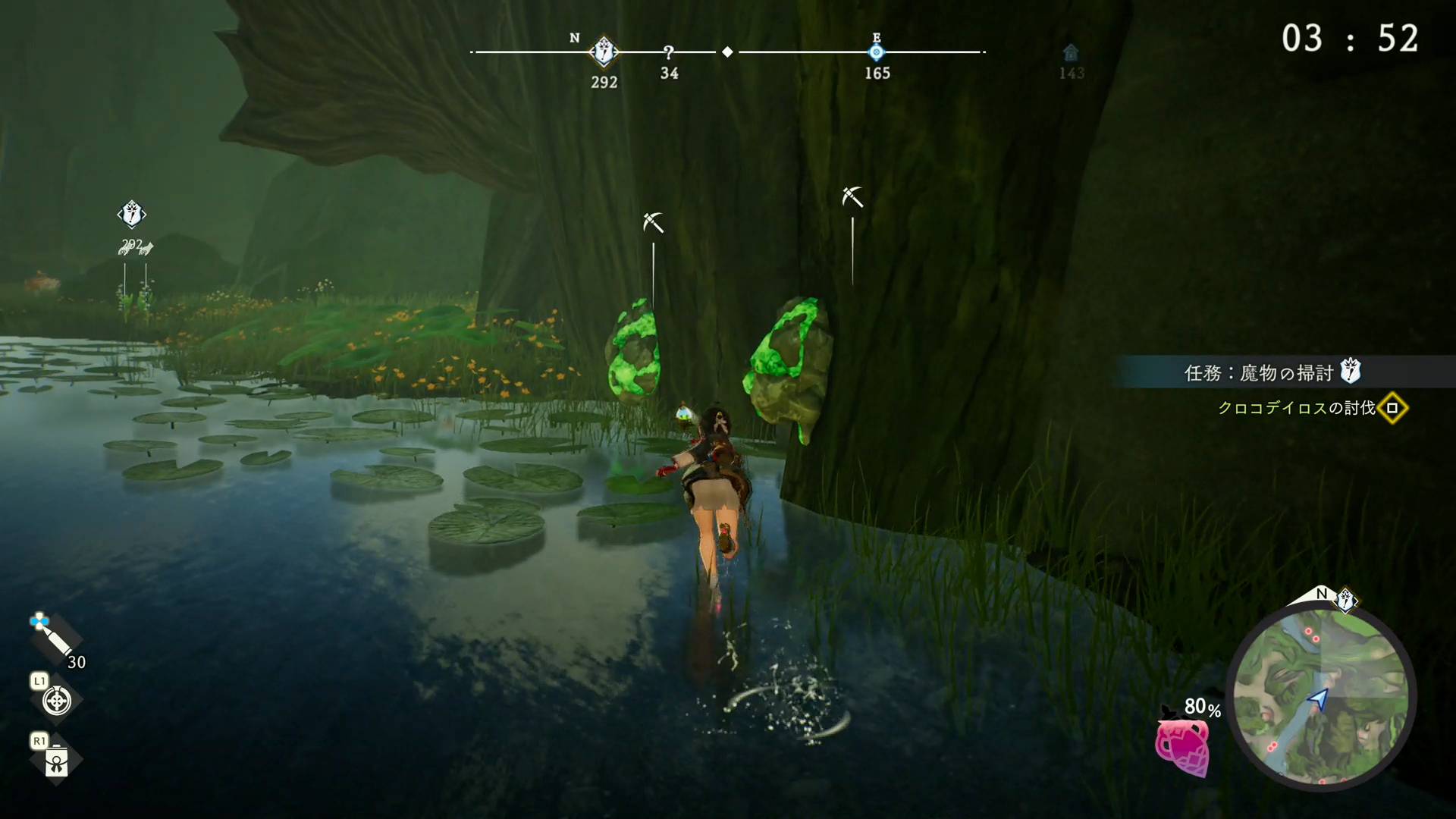
Task: Click the quest marker on the compass
Action: coord(604,52)
